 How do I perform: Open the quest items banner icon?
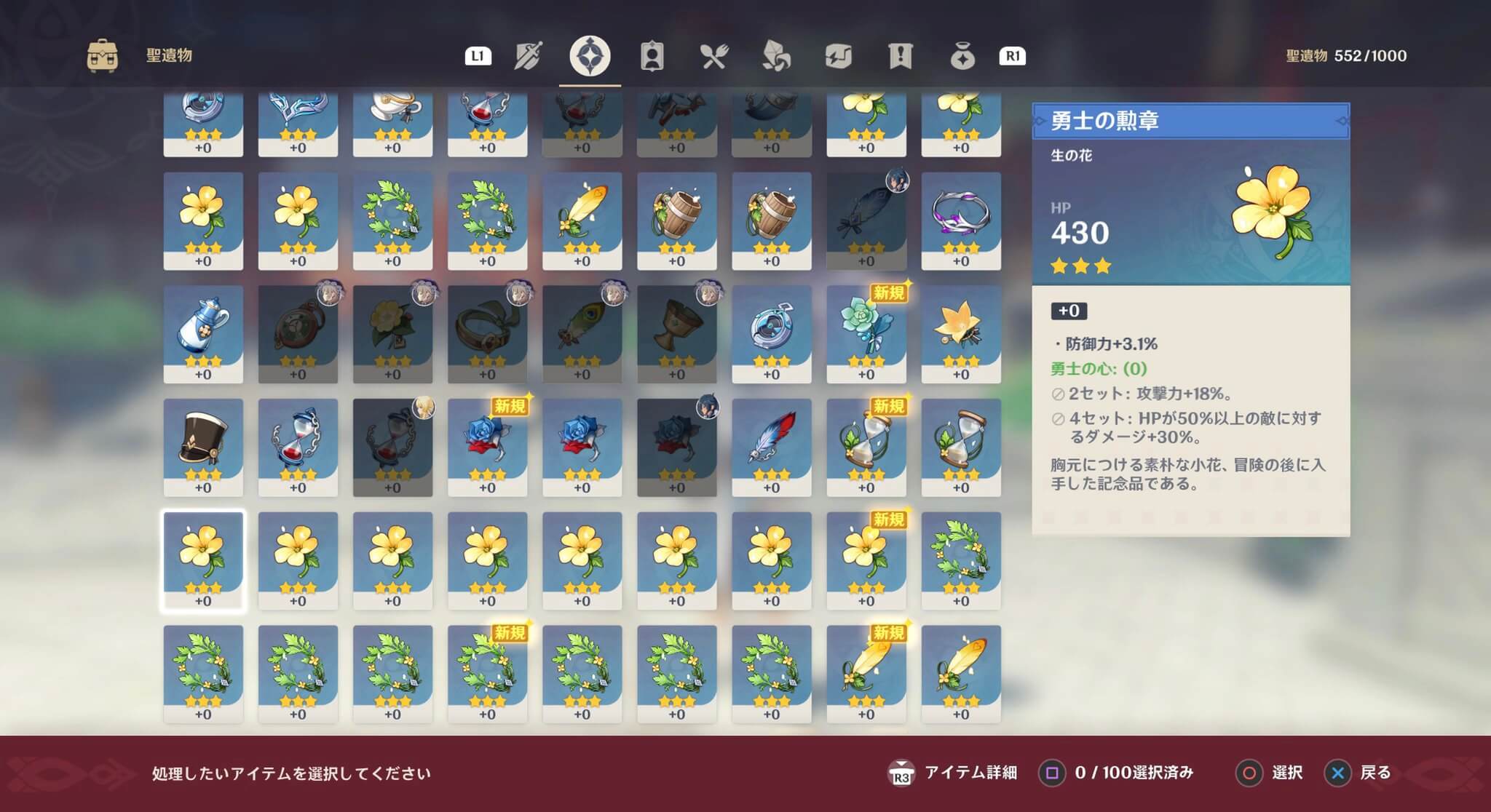point(901,56)
